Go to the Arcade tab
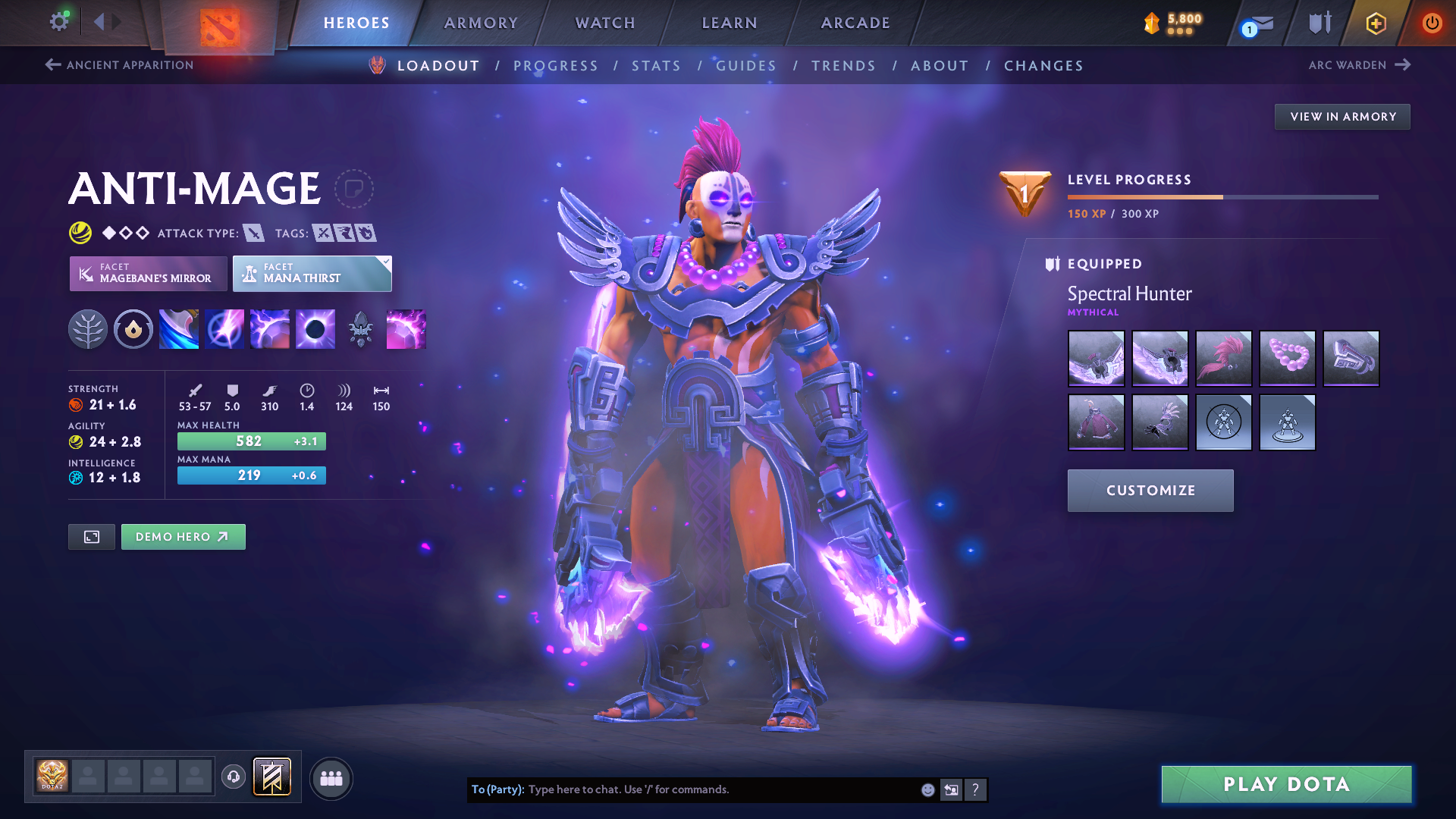Image resolution: width=1456 pixels, height=819 pixels. pyautogui.click(x=855, y=23)
